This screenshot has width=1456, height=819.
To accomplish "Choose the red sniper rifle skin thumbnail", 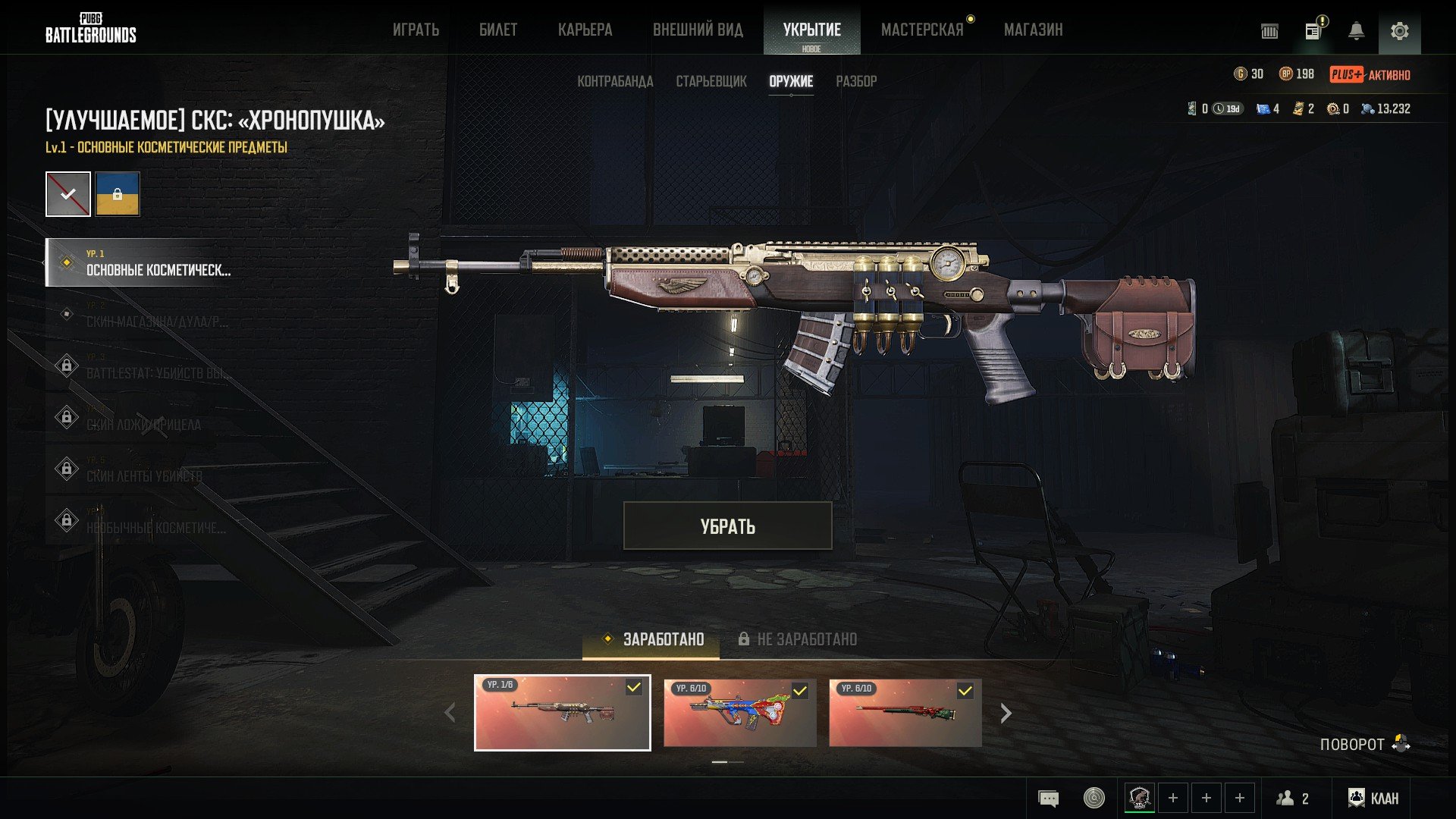I will 905,713.
